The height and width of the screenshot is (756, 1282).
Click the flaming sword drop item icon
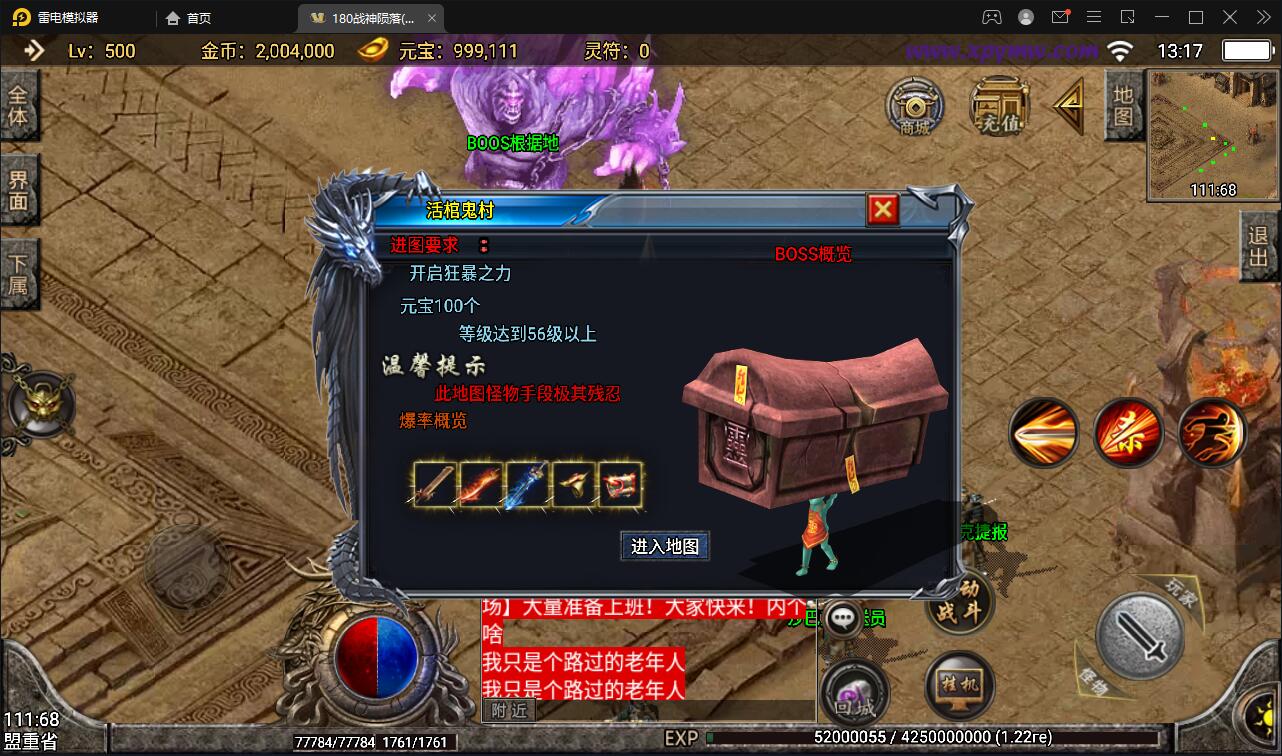(479, 484)
